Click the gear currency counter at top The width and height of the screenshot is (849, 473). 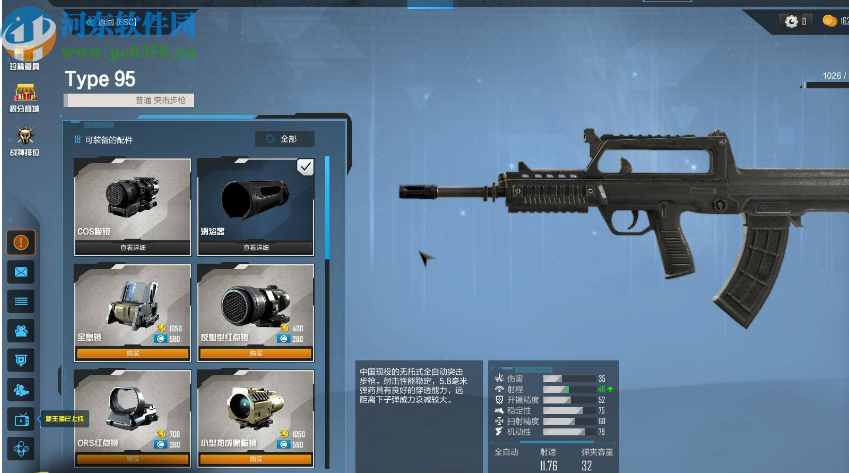pyautogui.click(x=796, y=21)
